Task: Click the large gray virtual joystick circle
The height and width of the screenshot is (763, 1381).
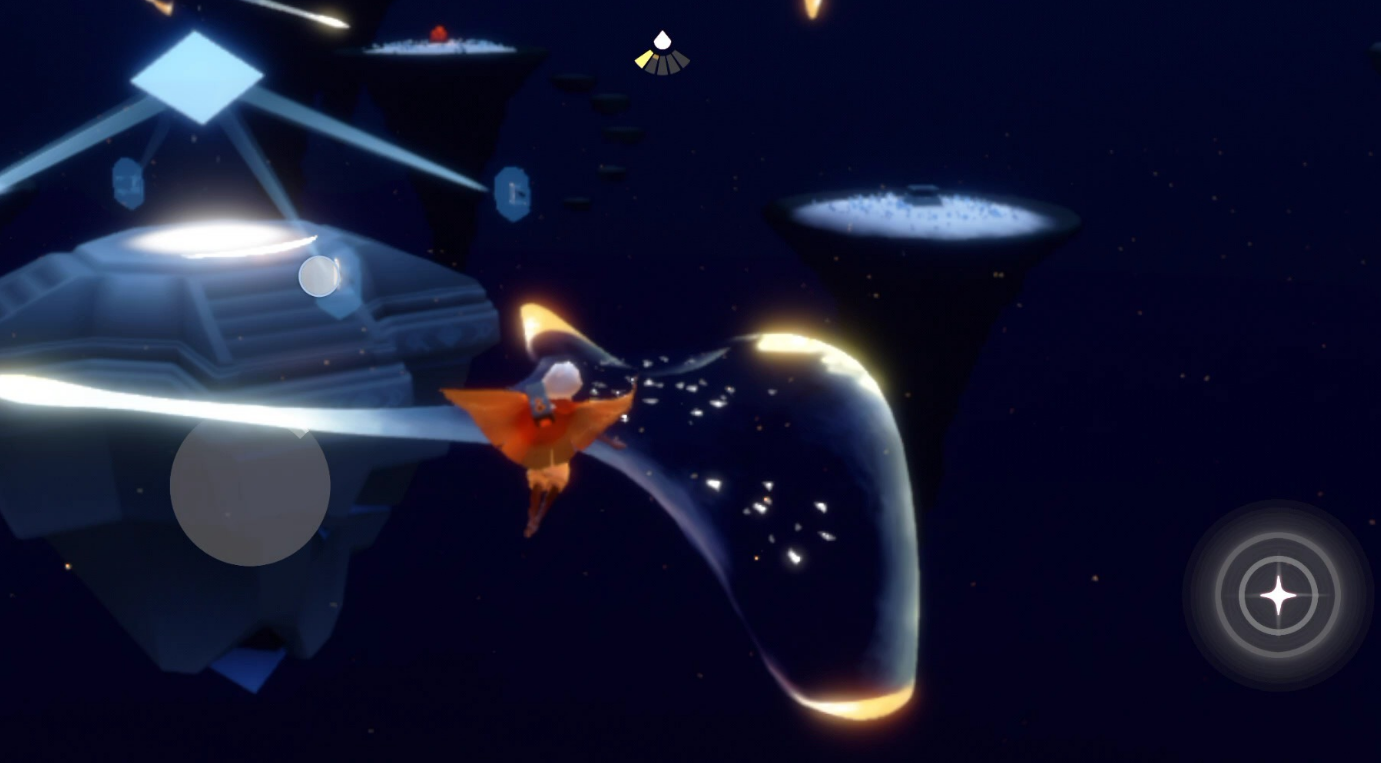Action: click(250, 486)
